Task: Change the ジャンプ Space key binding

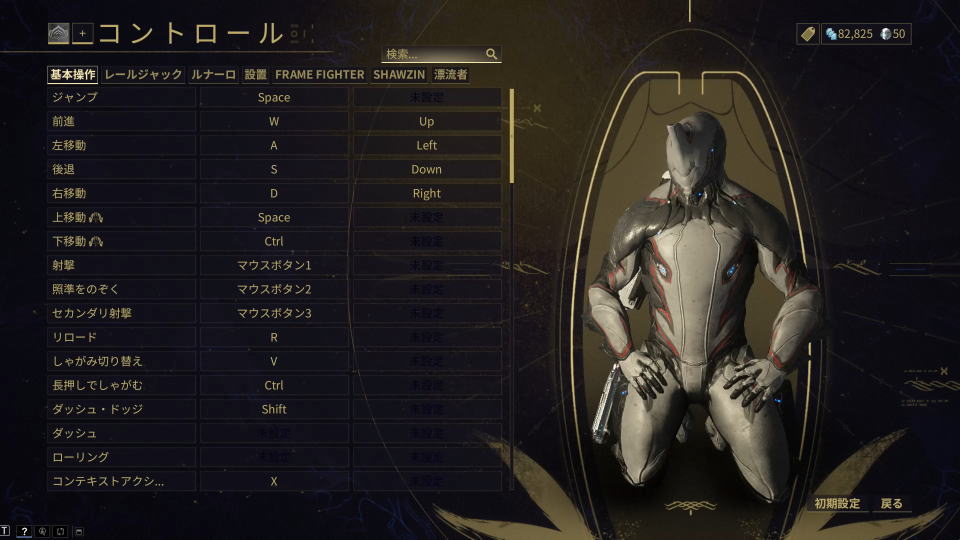Action: click(x=274, y=98)
